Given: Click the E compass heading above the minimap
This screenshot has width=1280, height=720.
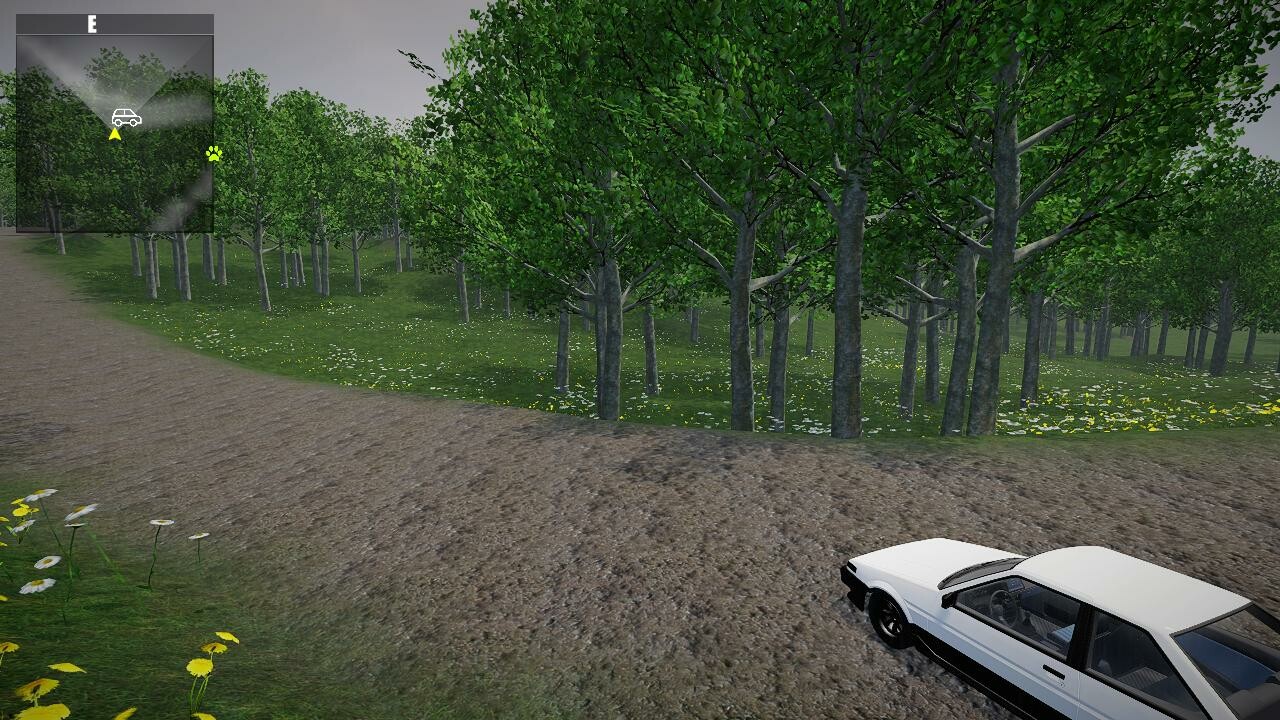Looking at the screenshot, I should 92,22.
